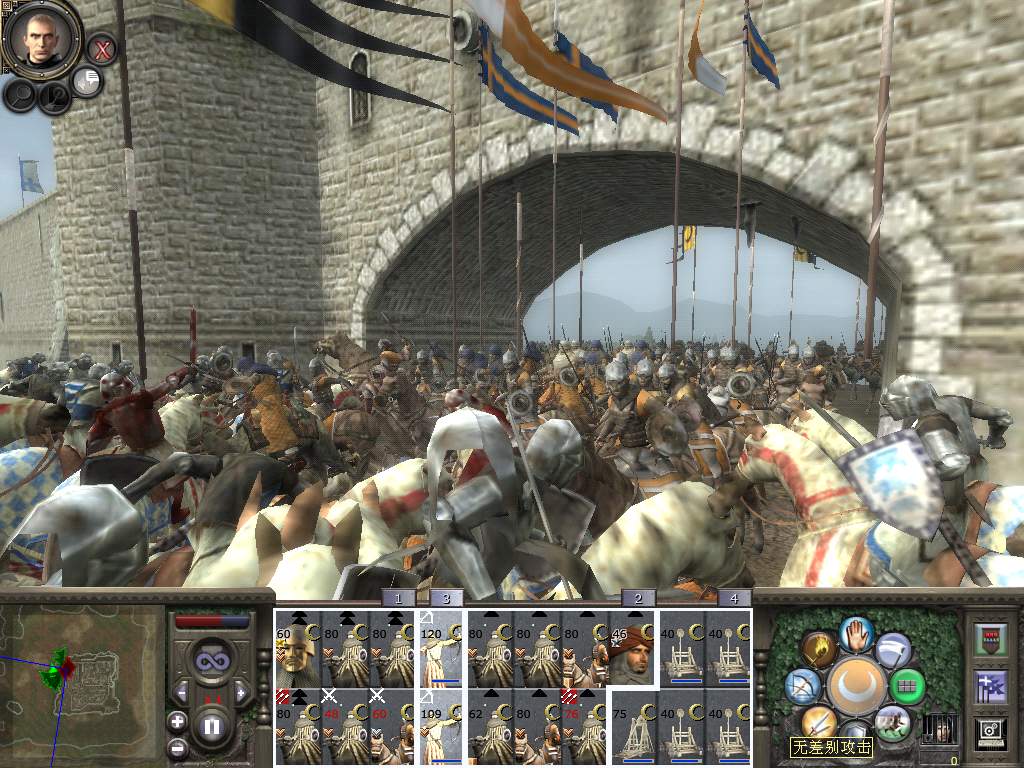The width and height of the screenshot is (1024, 768).
Task: Open the advisor speech bubble button
Action: 88,82
